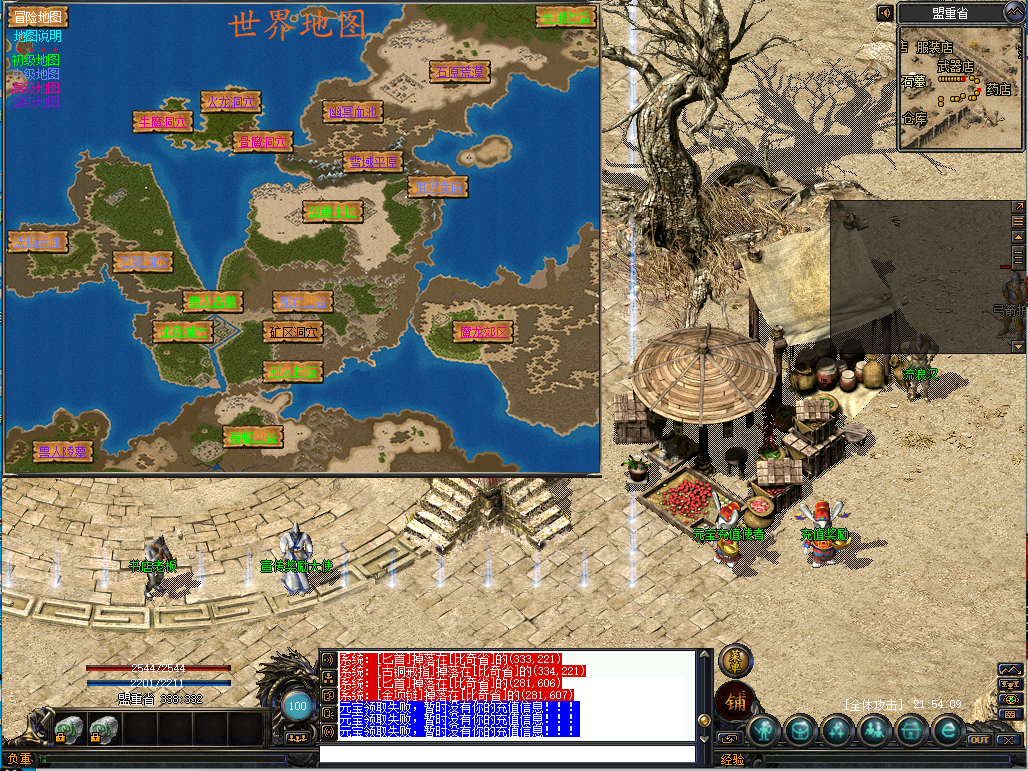Click the minimap in the corner
Screen dimensions: 1028x771
(x=960, y=88)
